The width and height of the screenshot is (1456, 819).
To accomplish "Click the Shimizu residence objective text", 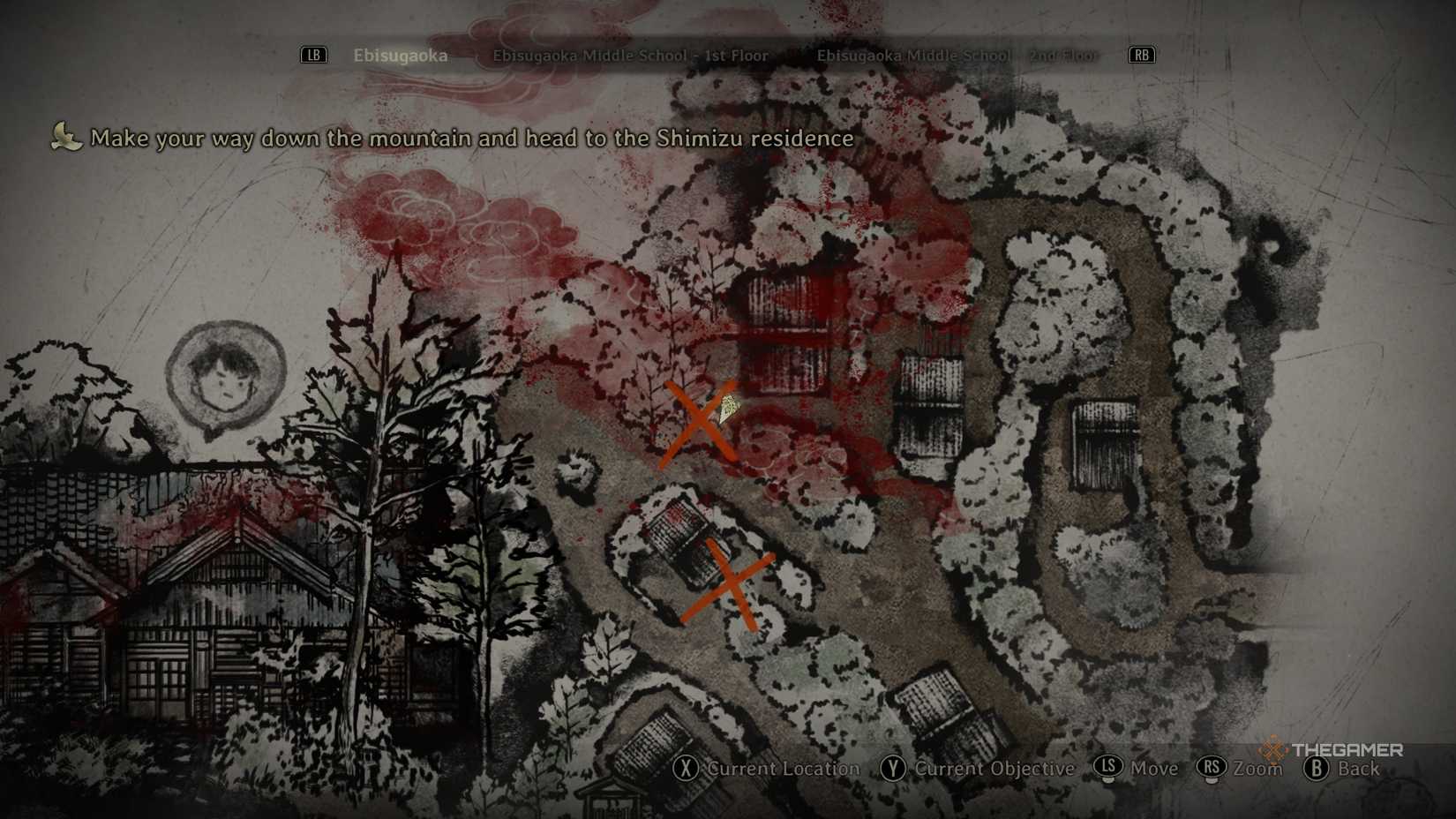I will coord(473,139).
